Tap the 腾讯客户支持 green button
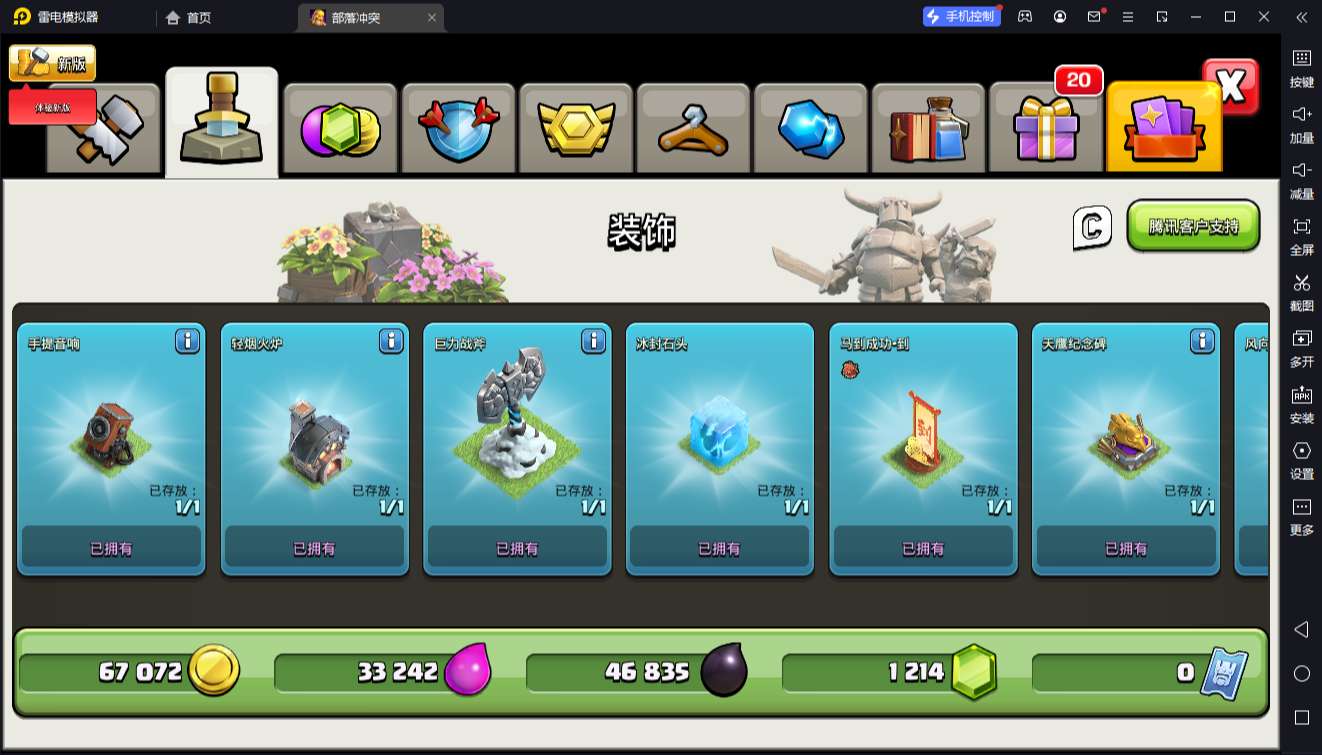This screenshot has width=1322, height=755. click(1193, 226)
